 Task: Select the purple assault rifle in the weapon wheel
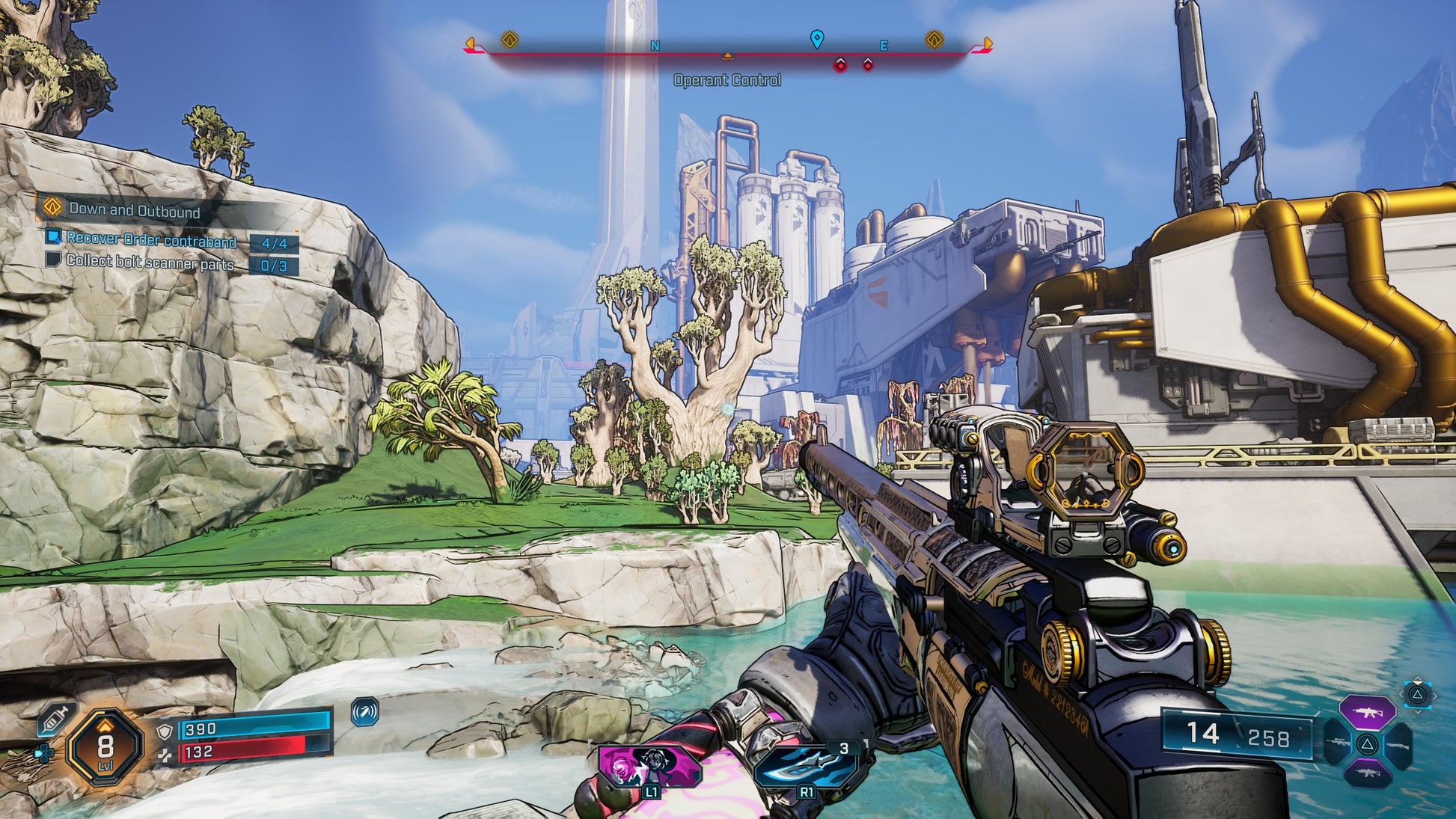tap(1368, 713)
